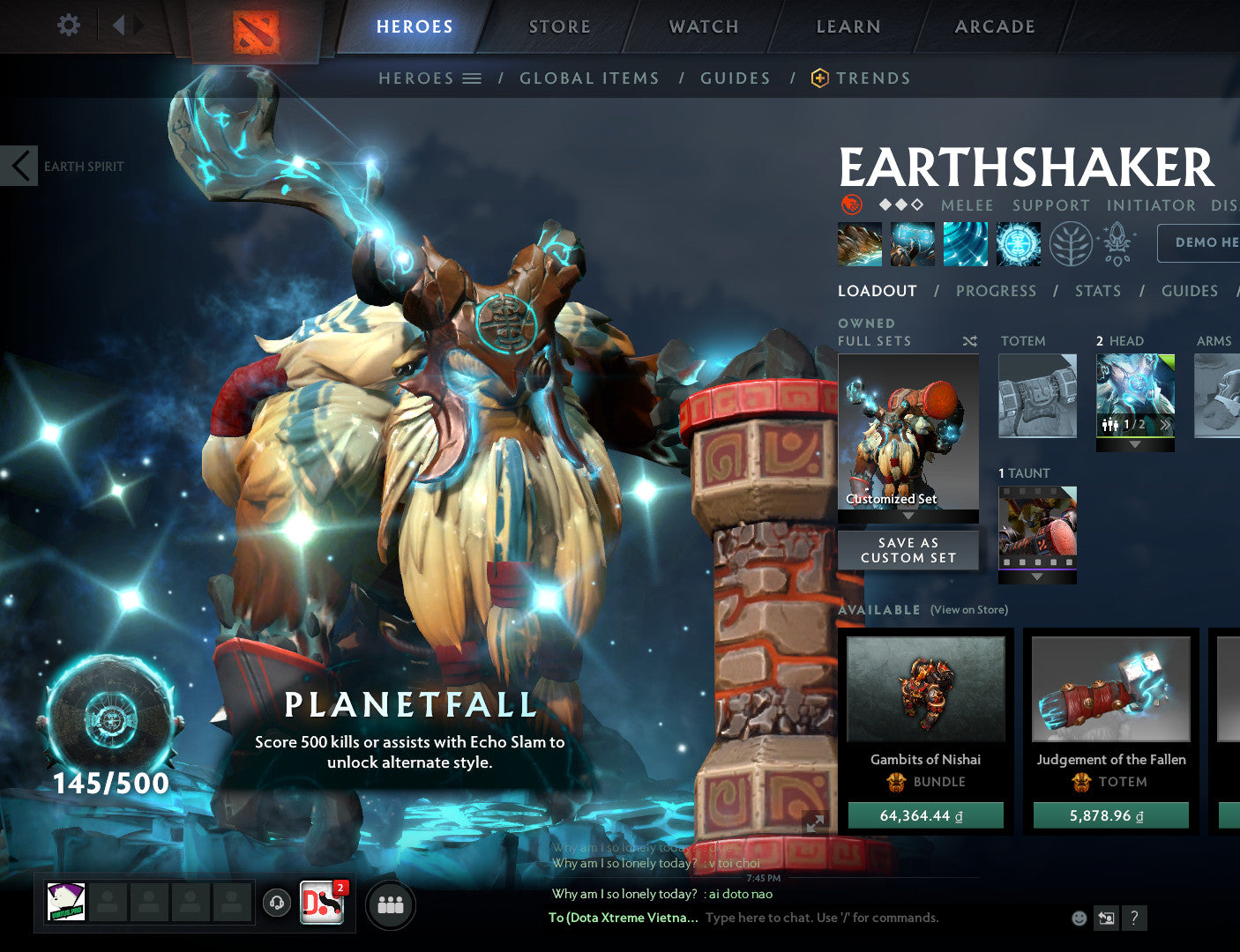The height and width of the screenshot is (952, 1240).
Task: Open the emoticon picker in chat
Action: [x=1078, y=918]
